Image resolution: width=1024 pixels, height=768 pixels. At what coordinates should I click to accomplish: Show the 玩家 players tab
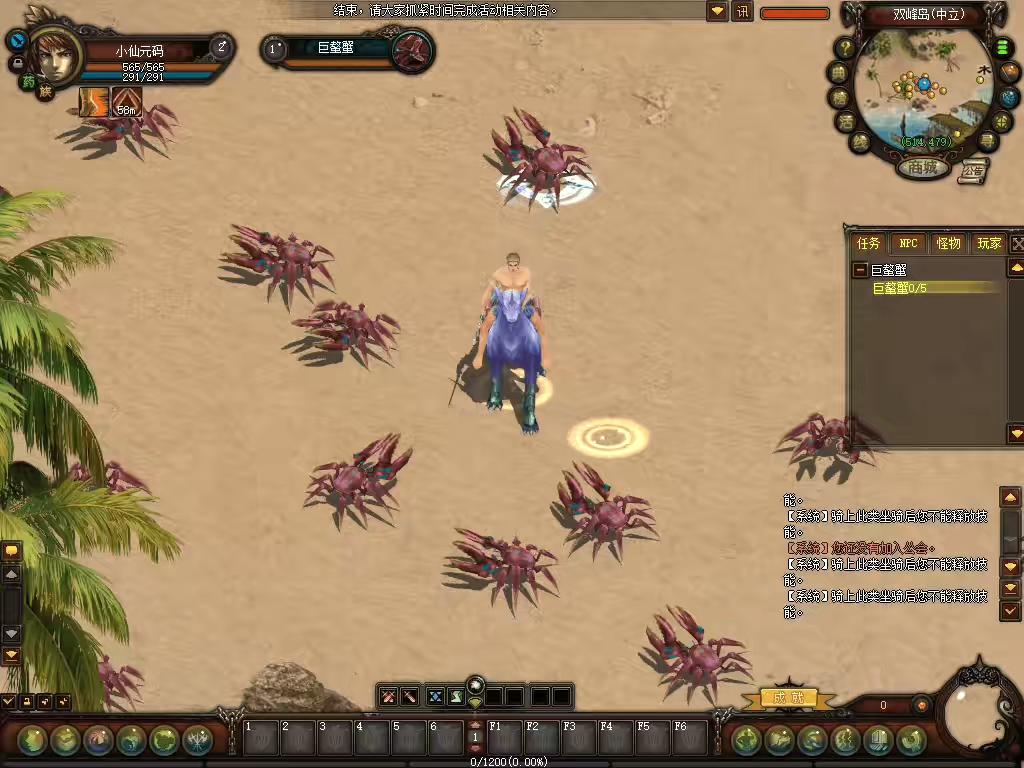point(989,243)
